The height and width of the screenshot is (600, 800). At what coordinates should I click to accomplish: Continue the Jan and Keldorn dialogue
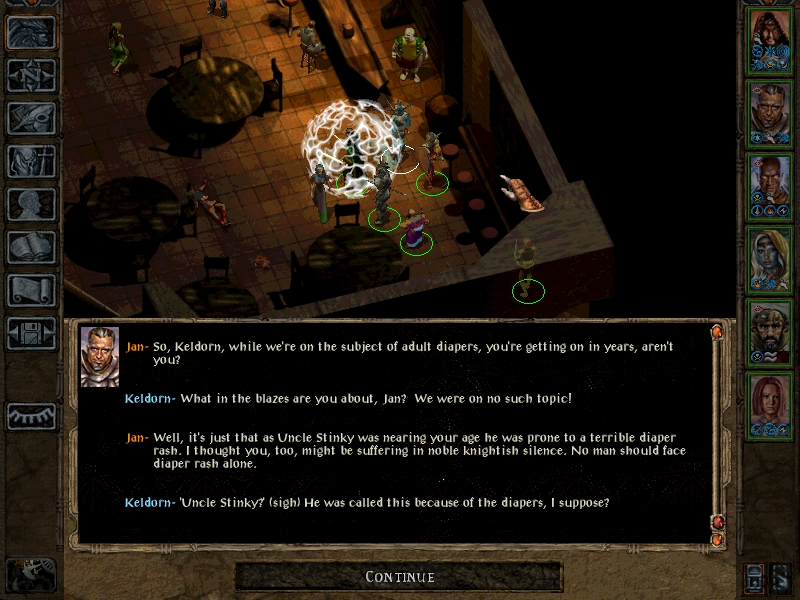pyautogui.click(x=399, y=577)
